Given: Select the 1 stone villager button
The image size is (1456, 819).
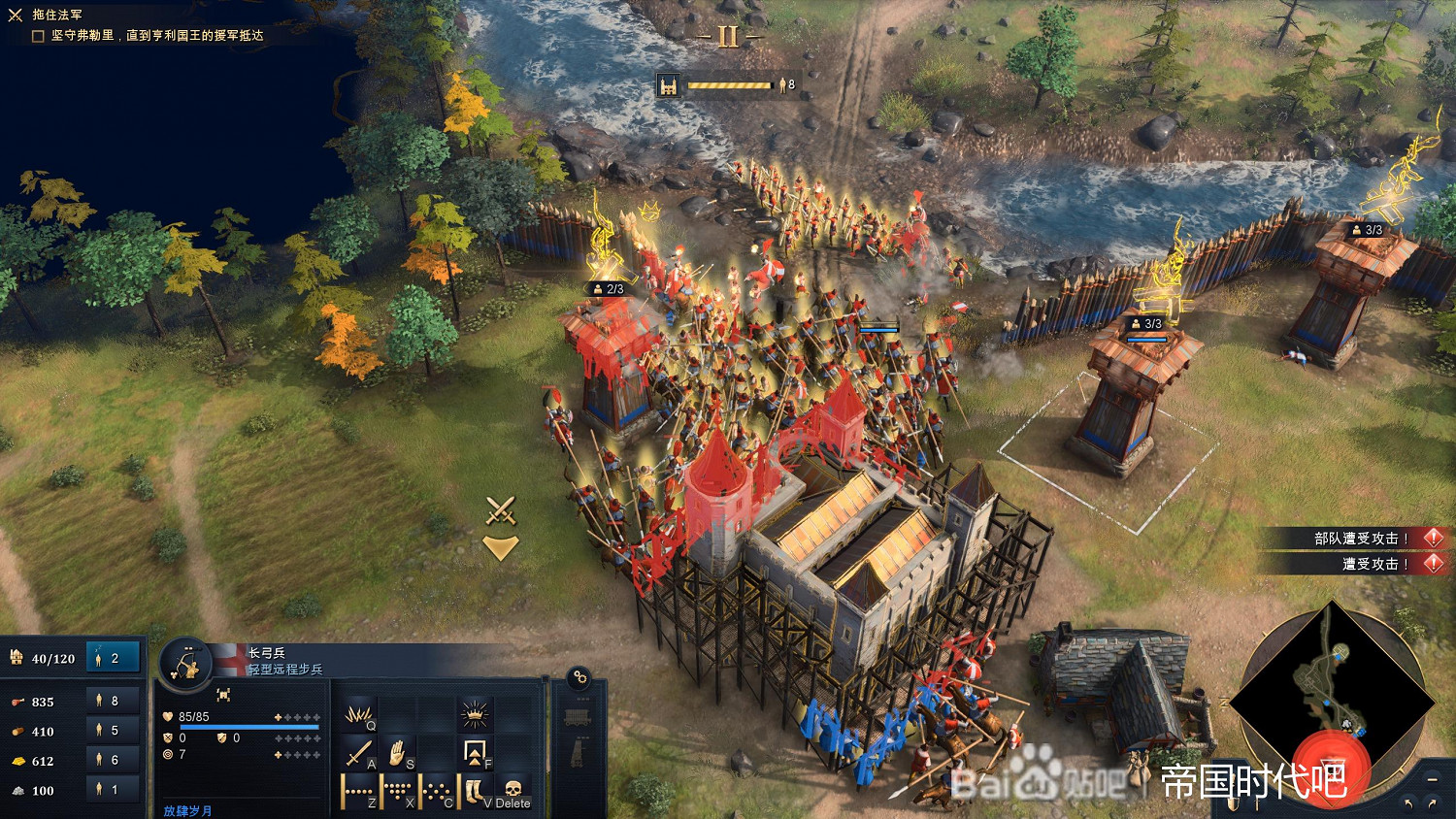Looking at the screenshot, I should tap(114, 790).
